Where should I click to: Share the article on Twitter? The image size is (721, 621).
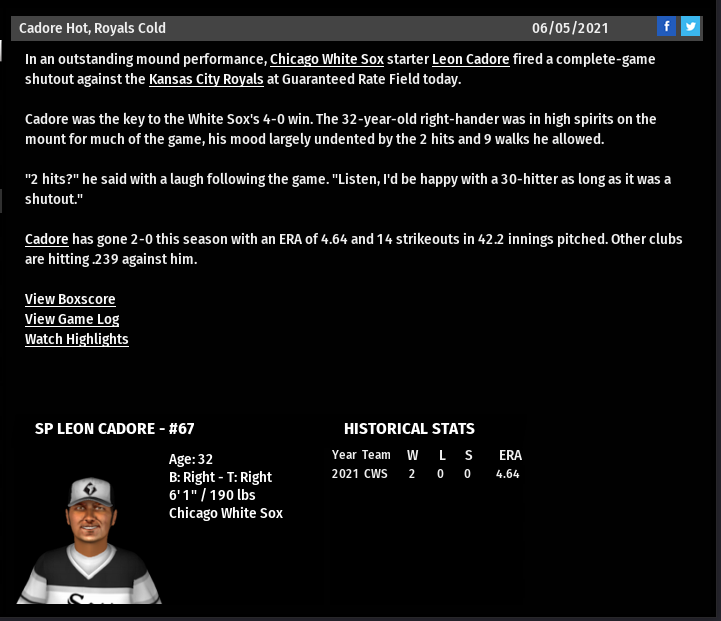[690, 27]
